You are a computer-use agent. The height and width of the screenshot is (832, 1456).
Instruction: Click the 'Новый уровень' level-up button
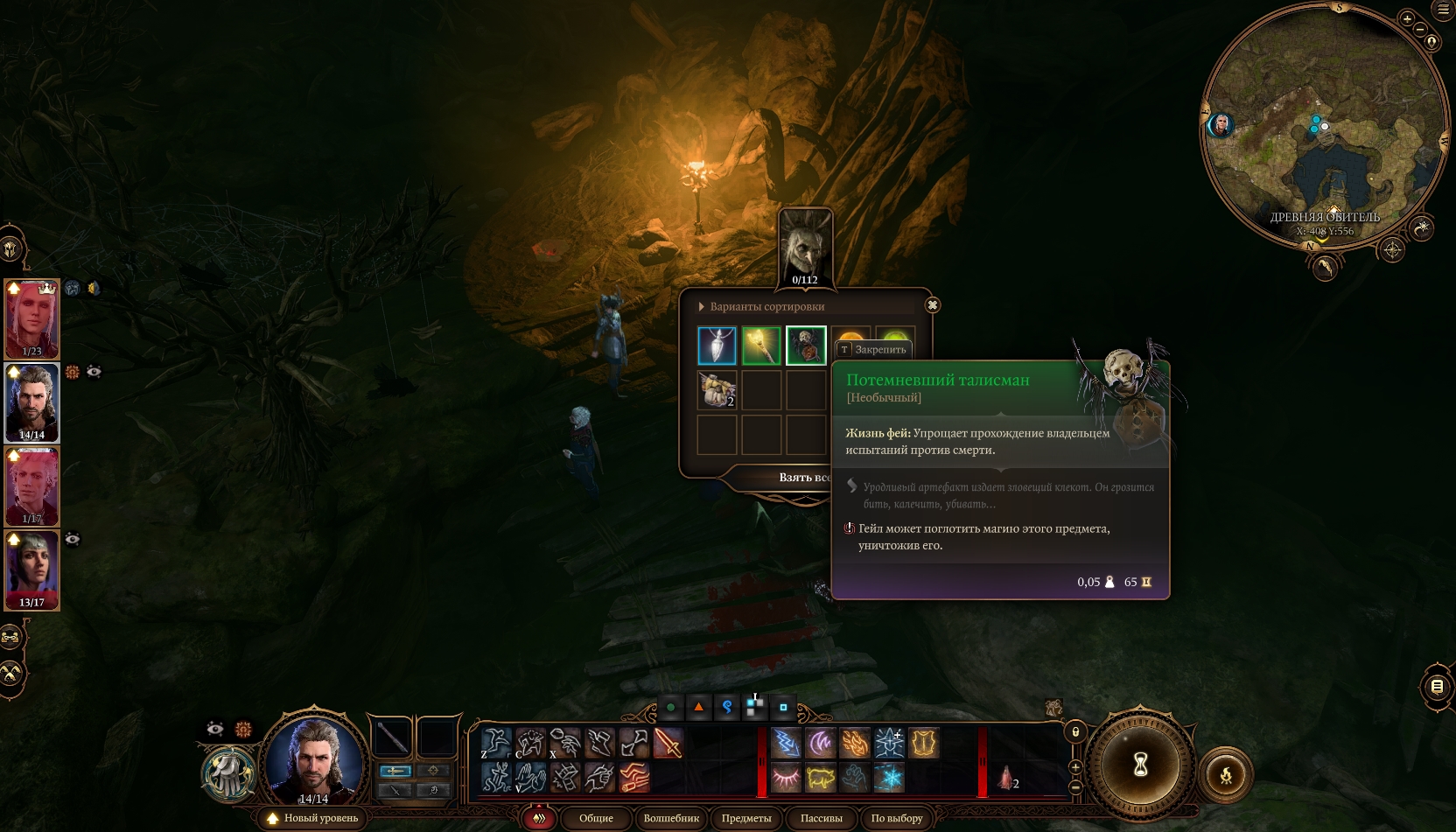pos(313,819)
